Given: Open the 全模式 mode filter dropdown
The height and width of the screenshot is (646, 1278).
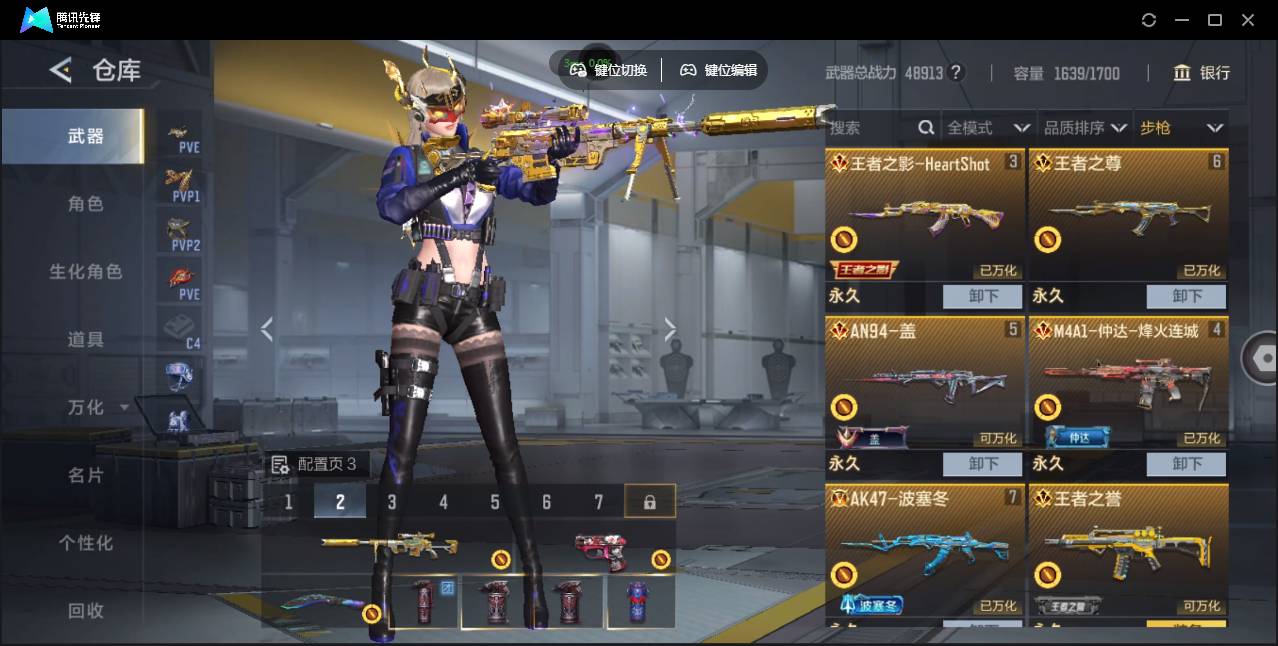Looking at the screenshot, I should point(988,128).
